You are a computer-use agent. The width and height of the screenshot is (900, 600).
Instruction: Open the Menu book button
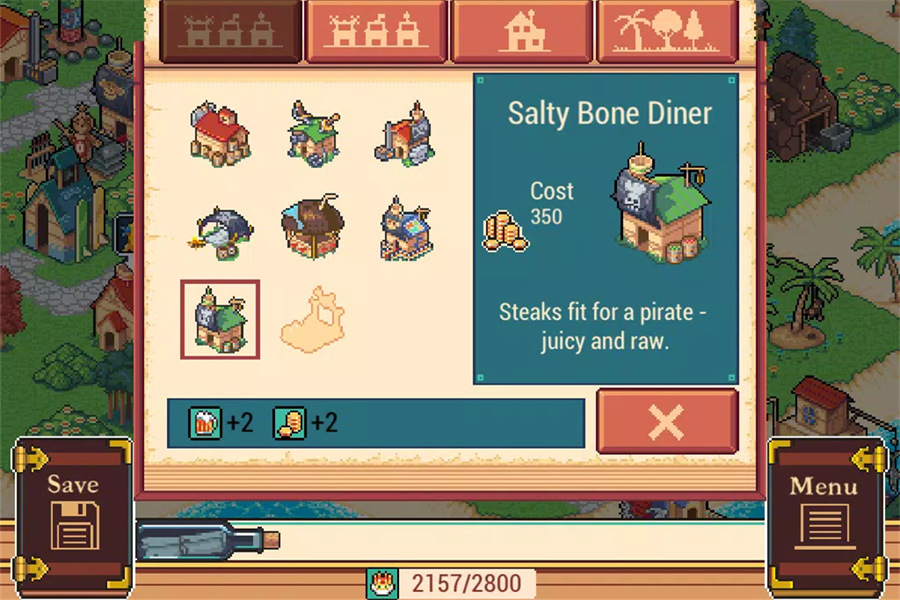pos(824,512)
